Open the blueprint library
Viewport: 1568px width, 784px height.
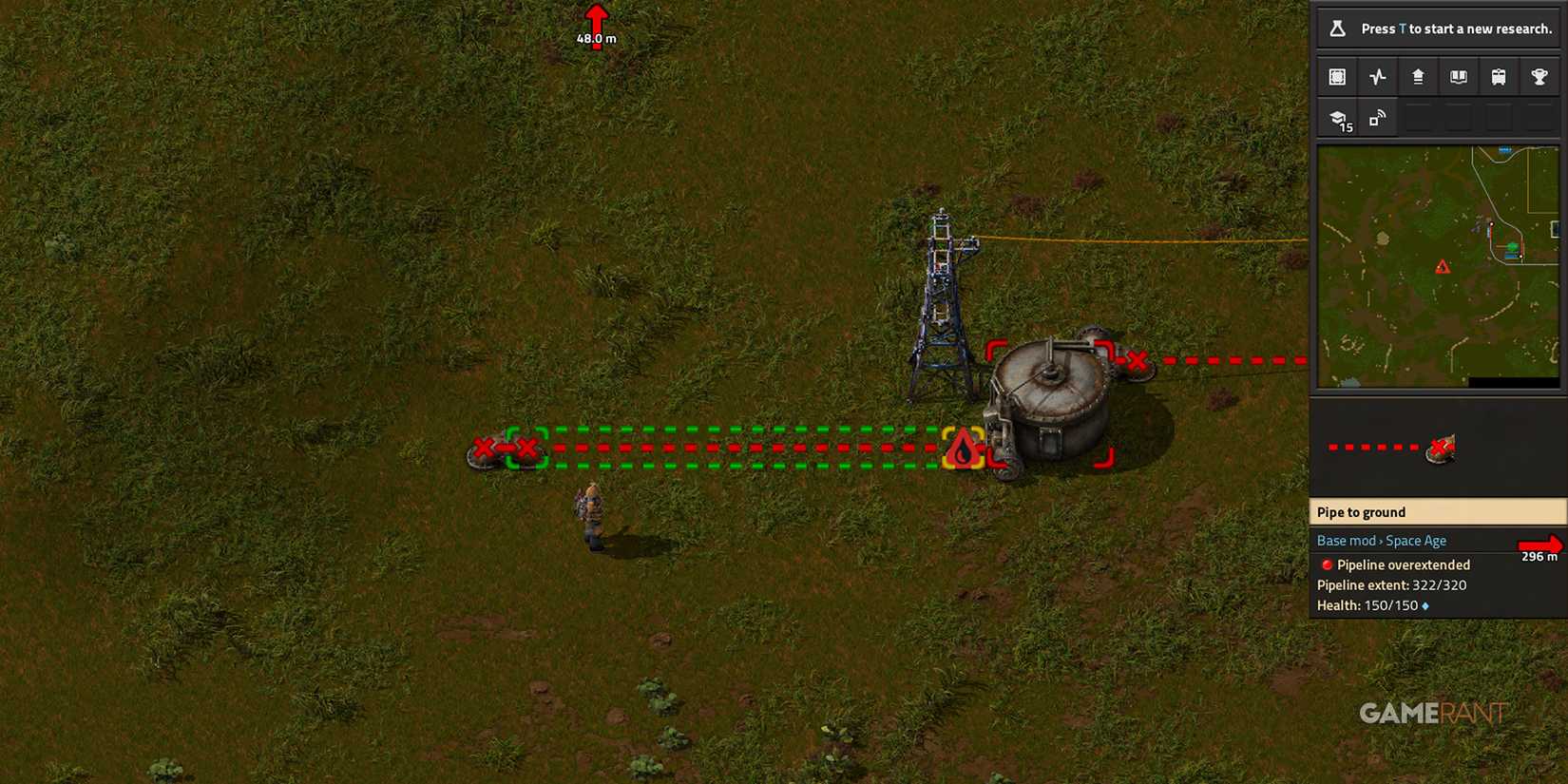click(x=1337, y=76)
